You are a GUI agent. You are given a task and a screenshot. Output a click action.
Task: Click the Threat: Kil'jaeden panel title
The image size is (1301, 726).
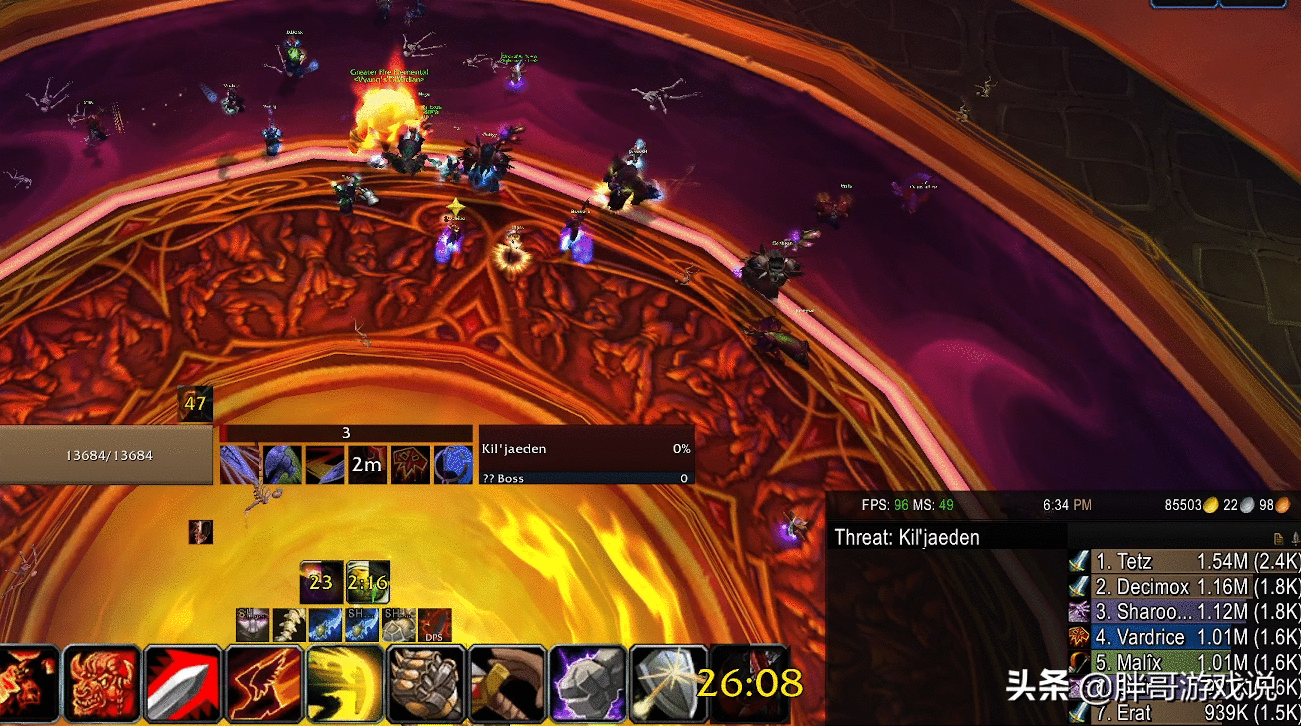point(908,537)
